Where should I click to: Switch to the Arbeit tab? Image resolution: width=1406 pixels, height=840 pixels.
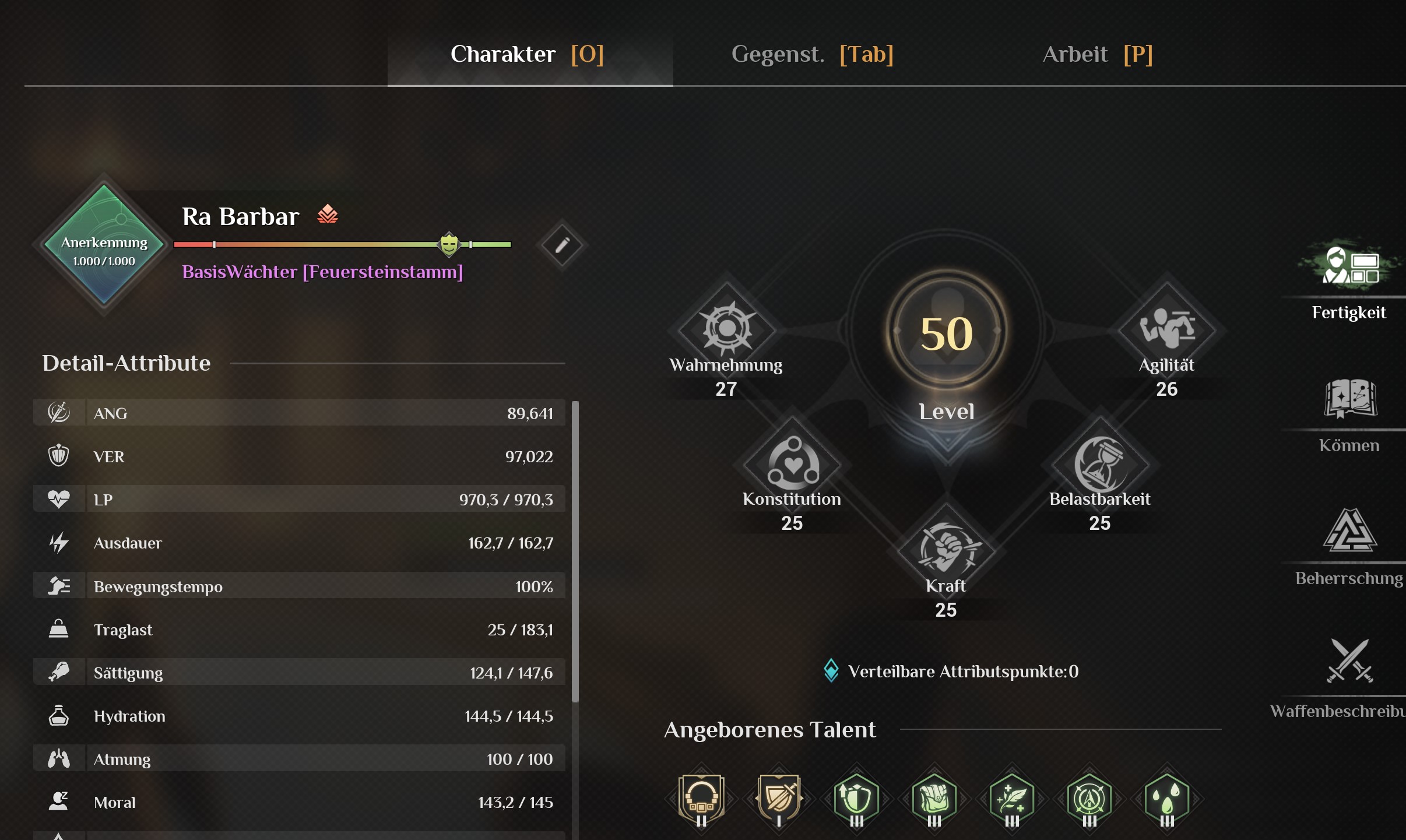(1097, 55)
